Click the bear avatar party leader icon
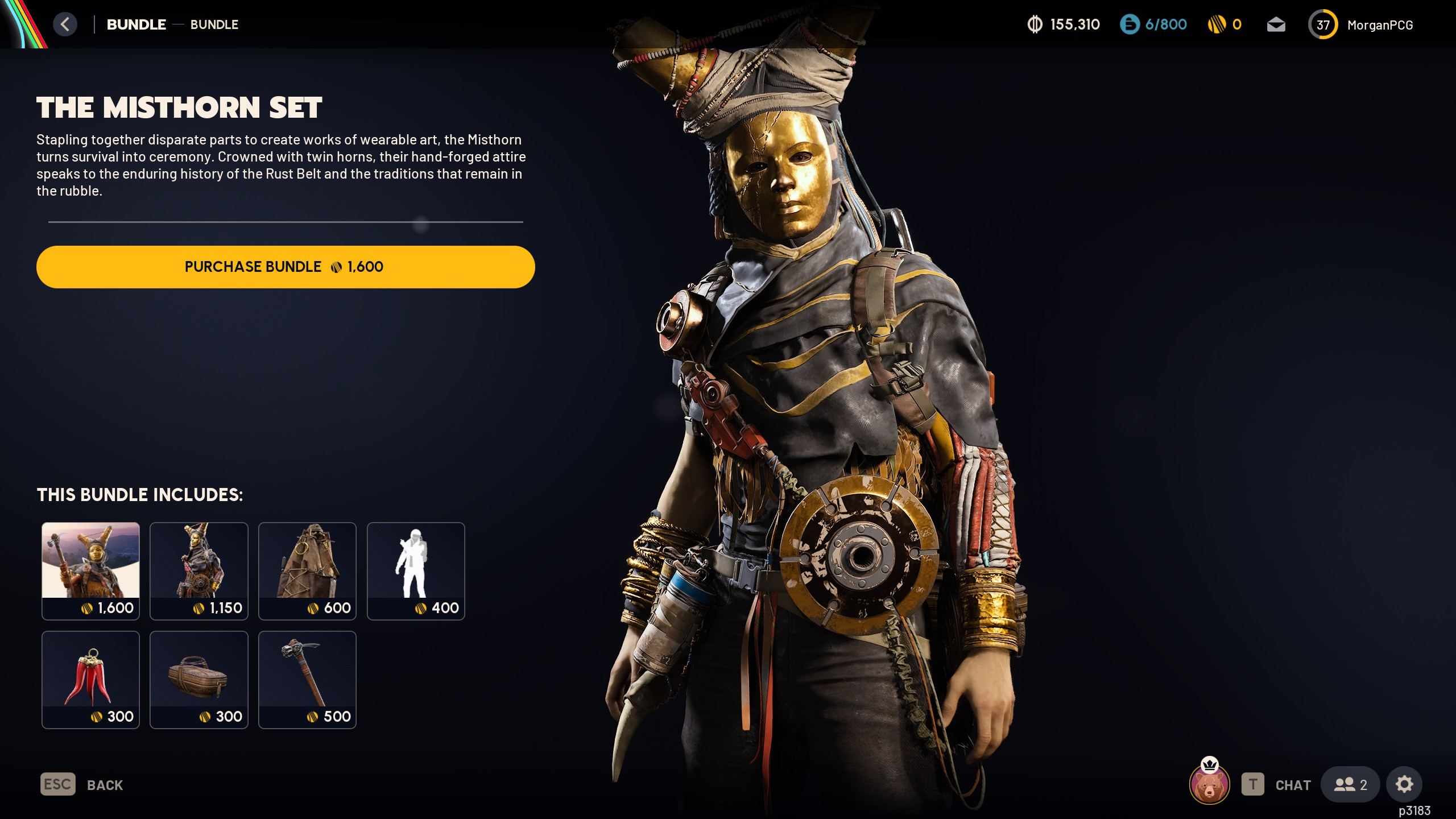The height and width of the screenshot is (819, 1456). click(1209, 785)
